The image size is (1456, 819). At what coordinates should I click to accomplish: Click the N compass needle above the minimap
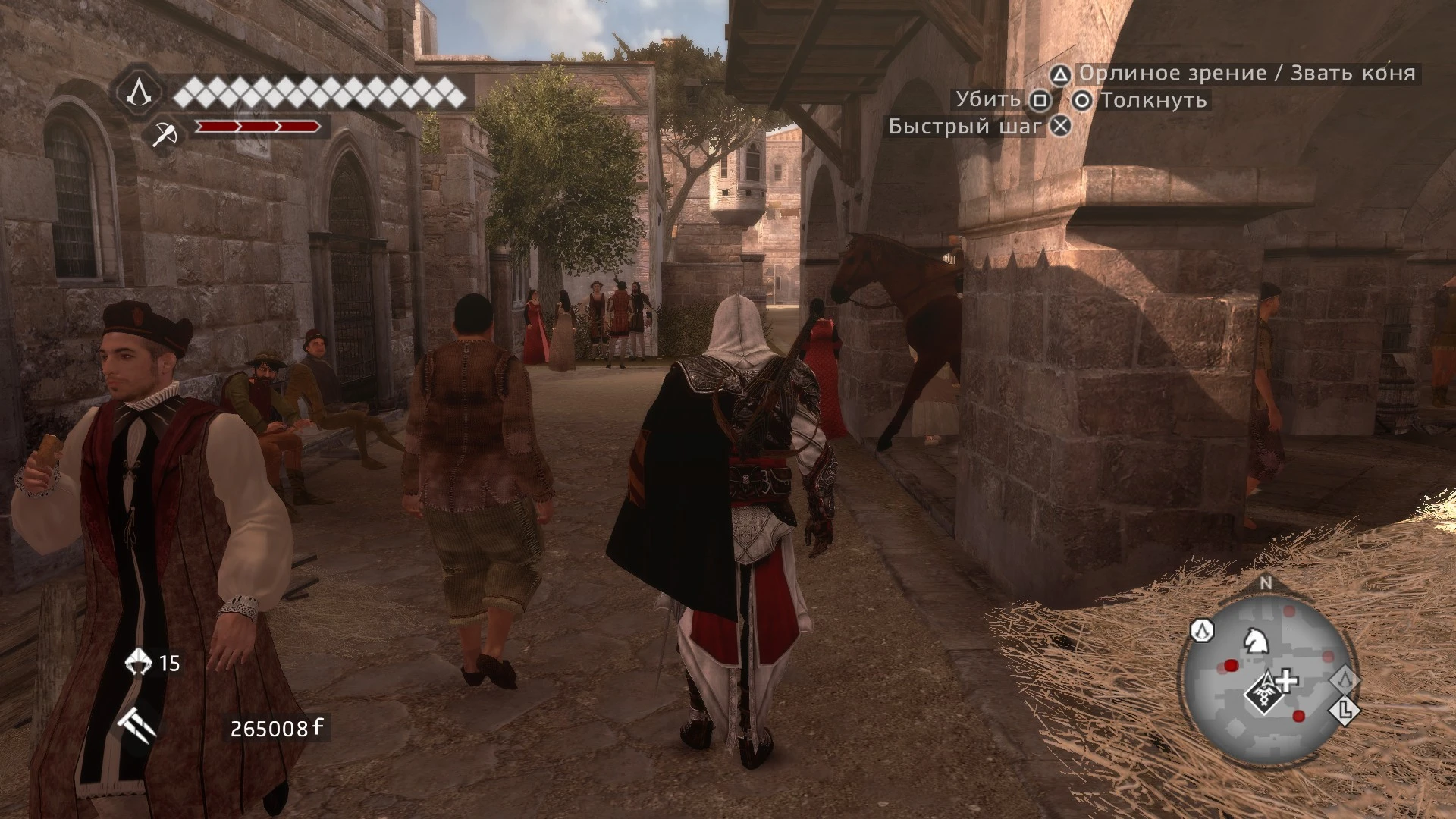coord(1265,582)
